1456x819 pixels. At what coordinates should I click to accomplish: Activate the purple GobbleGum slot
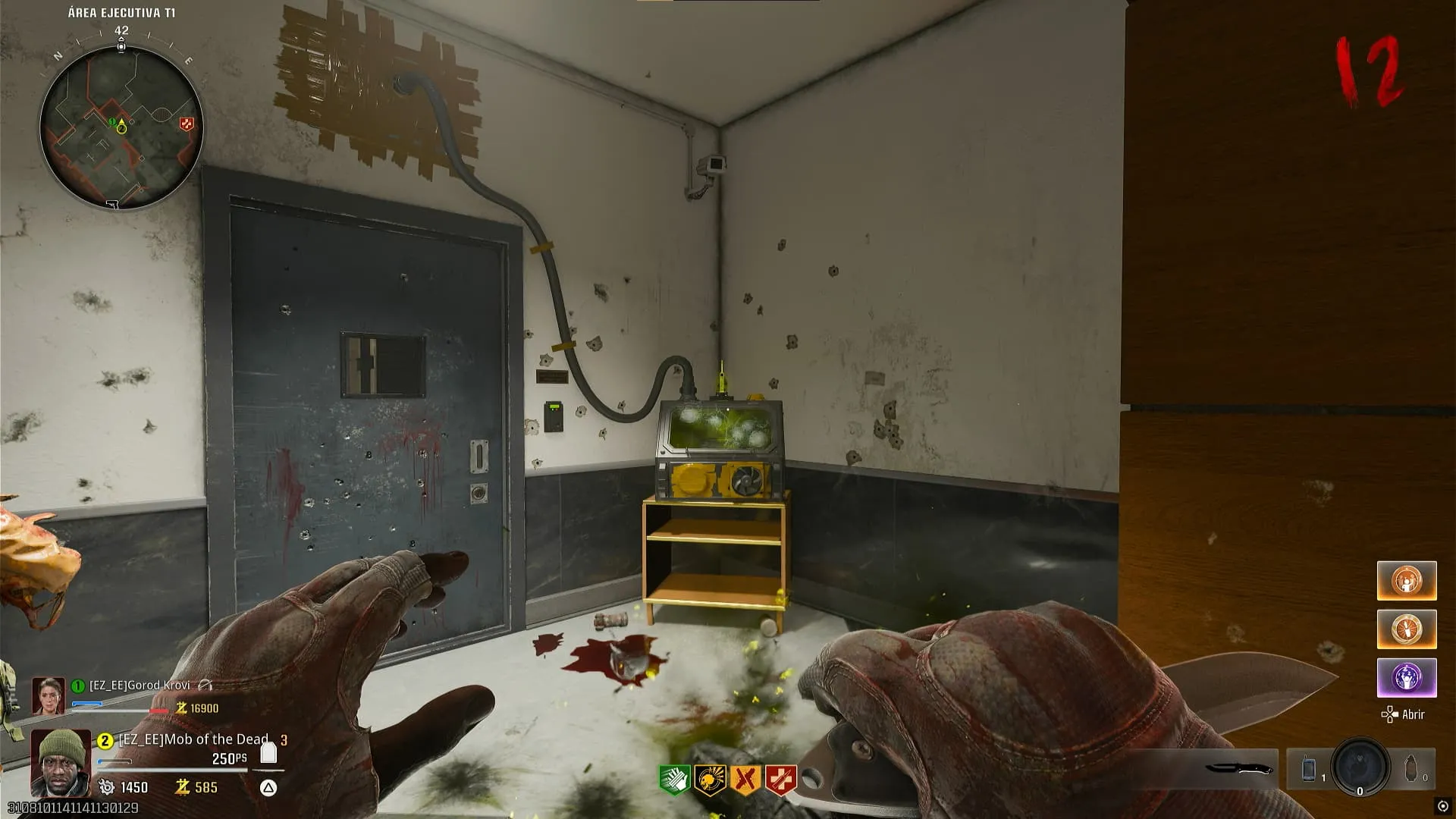click(1407, 677)
